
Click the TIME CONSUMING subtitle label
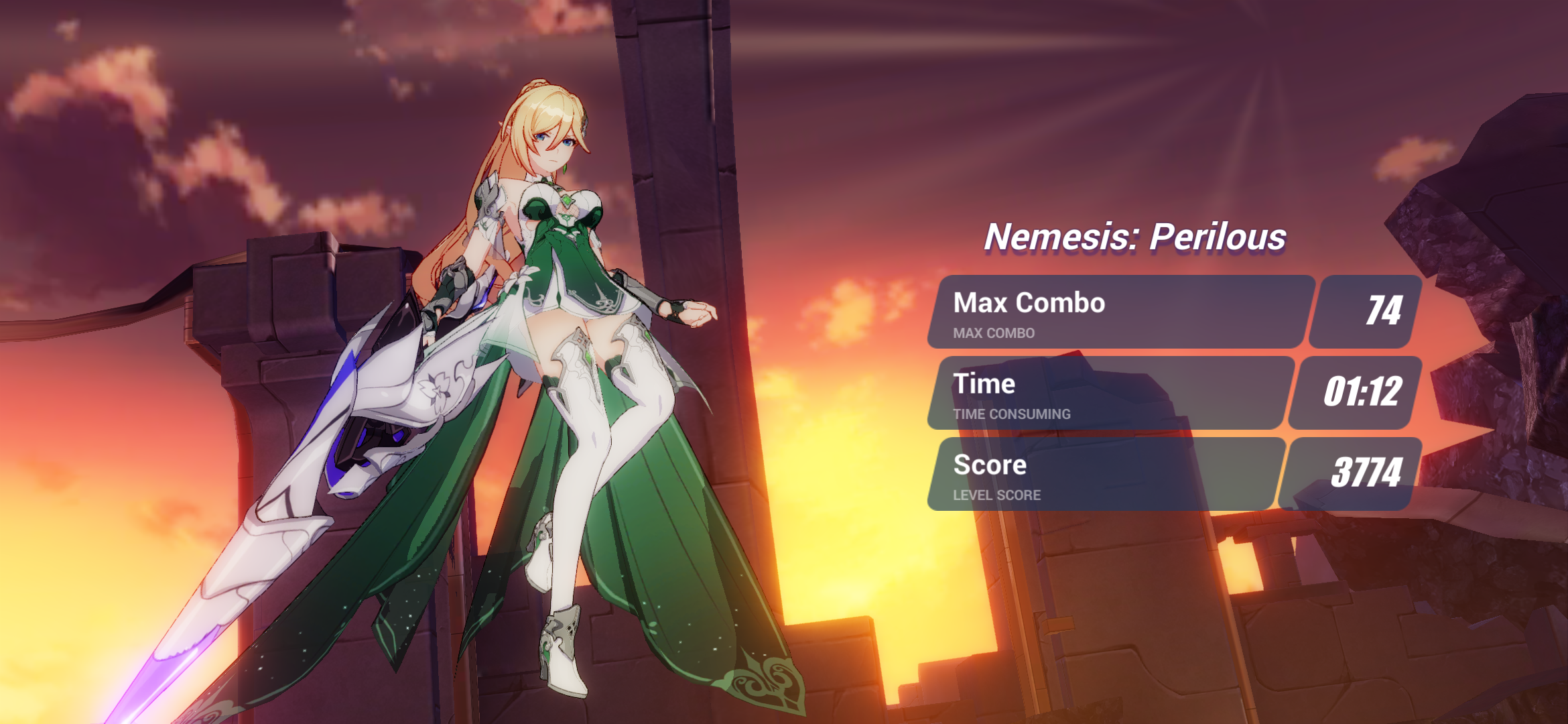click(x=1011, y=414)
